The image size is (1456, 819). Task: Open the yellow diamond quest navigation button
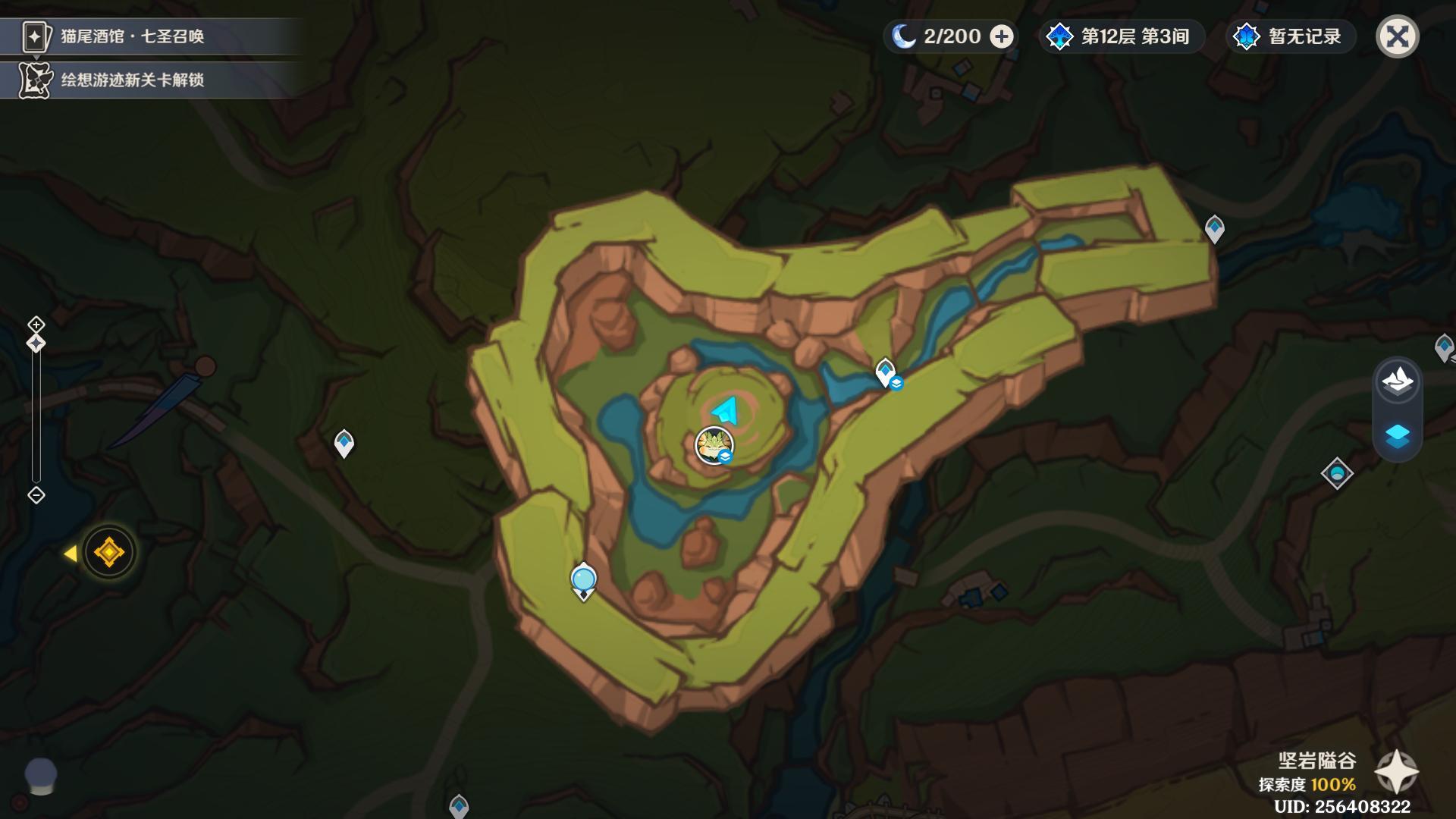[x=108, y=552]
